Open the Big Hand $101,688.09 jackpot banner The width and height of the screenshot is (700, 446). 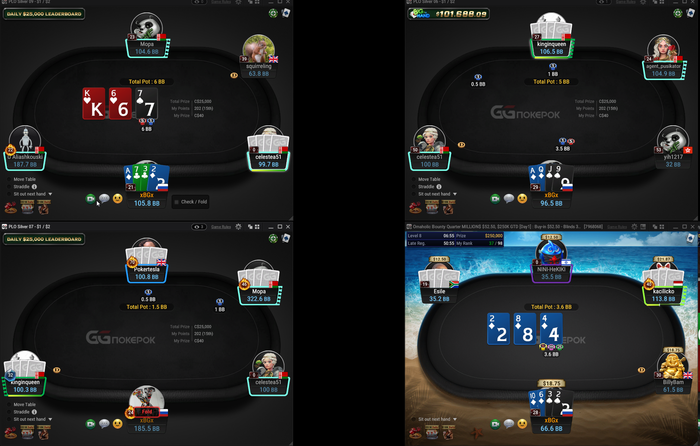click(448, 15)
